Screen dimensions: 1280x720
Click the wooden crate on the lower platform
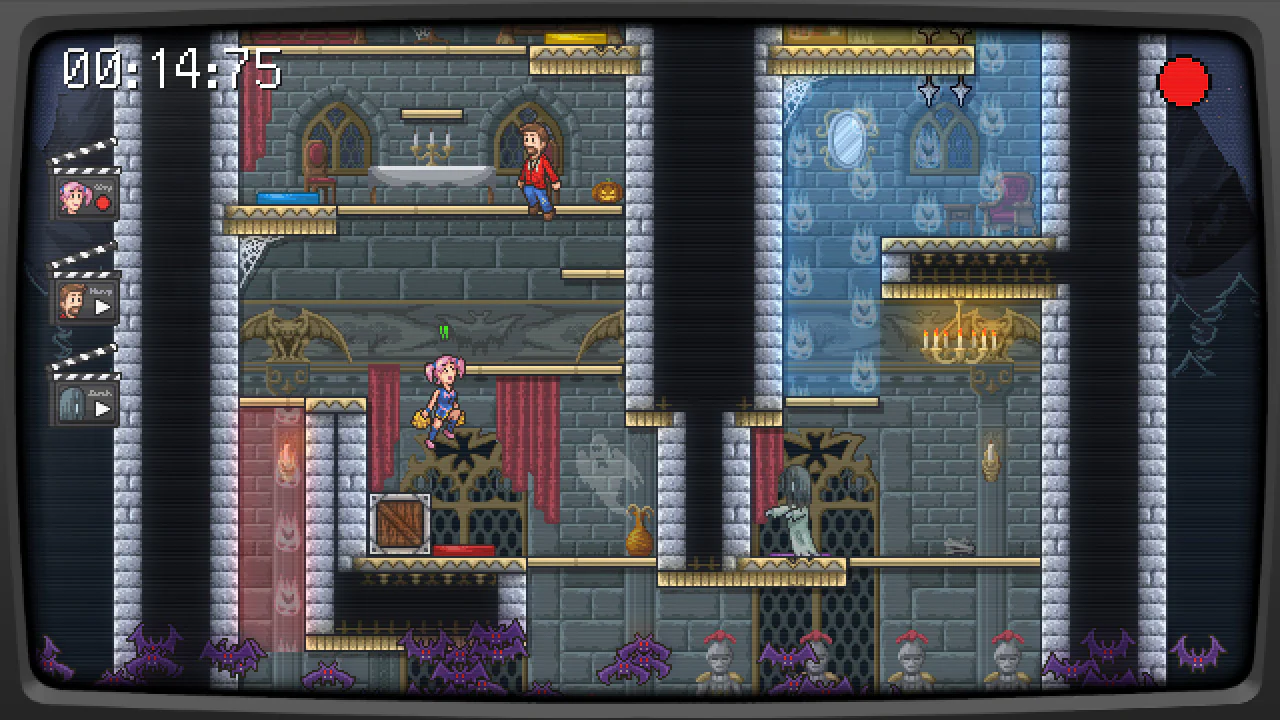[400, 522]
